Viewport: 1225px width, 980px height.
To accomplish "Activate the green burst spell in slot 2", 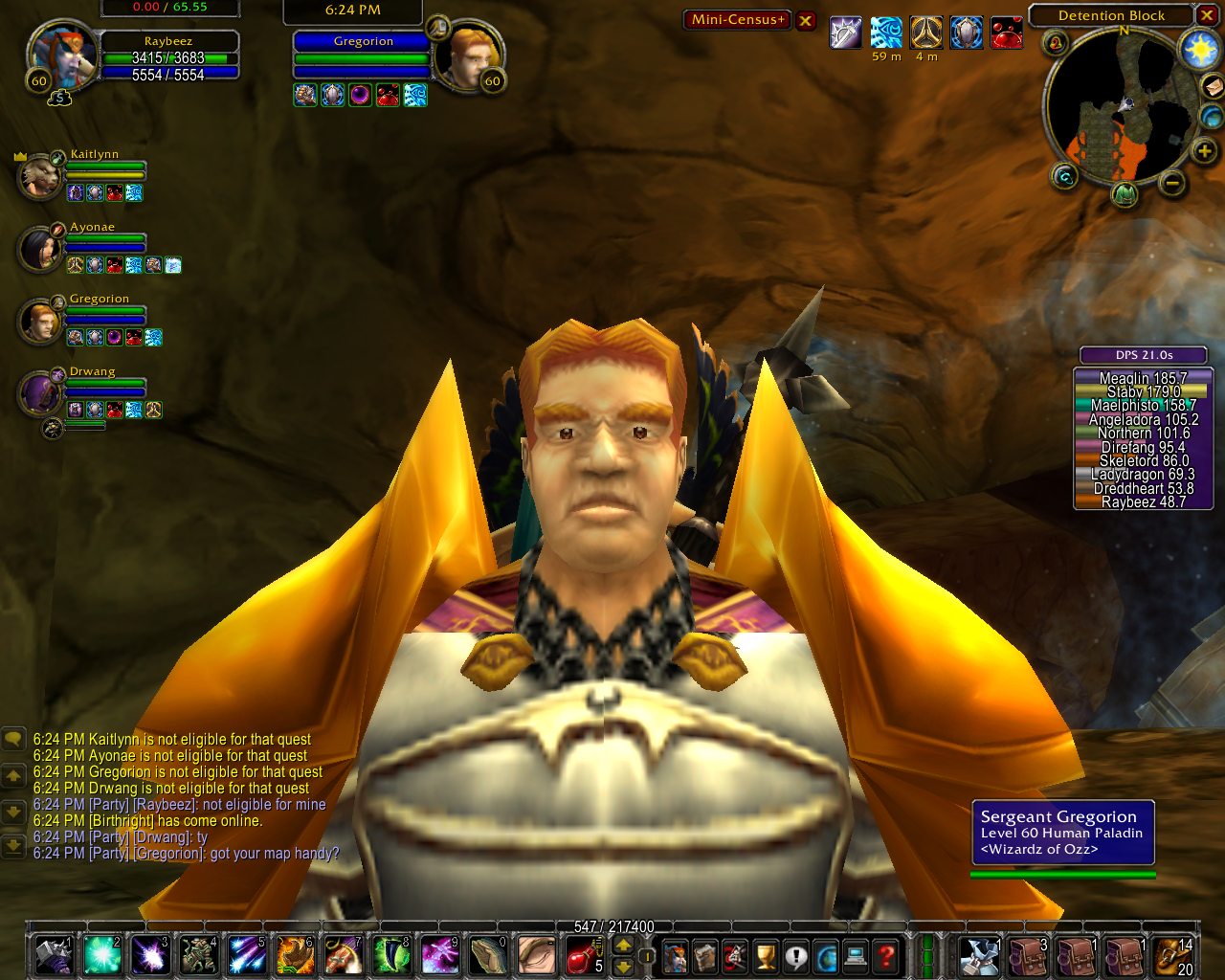I will 102,955.
